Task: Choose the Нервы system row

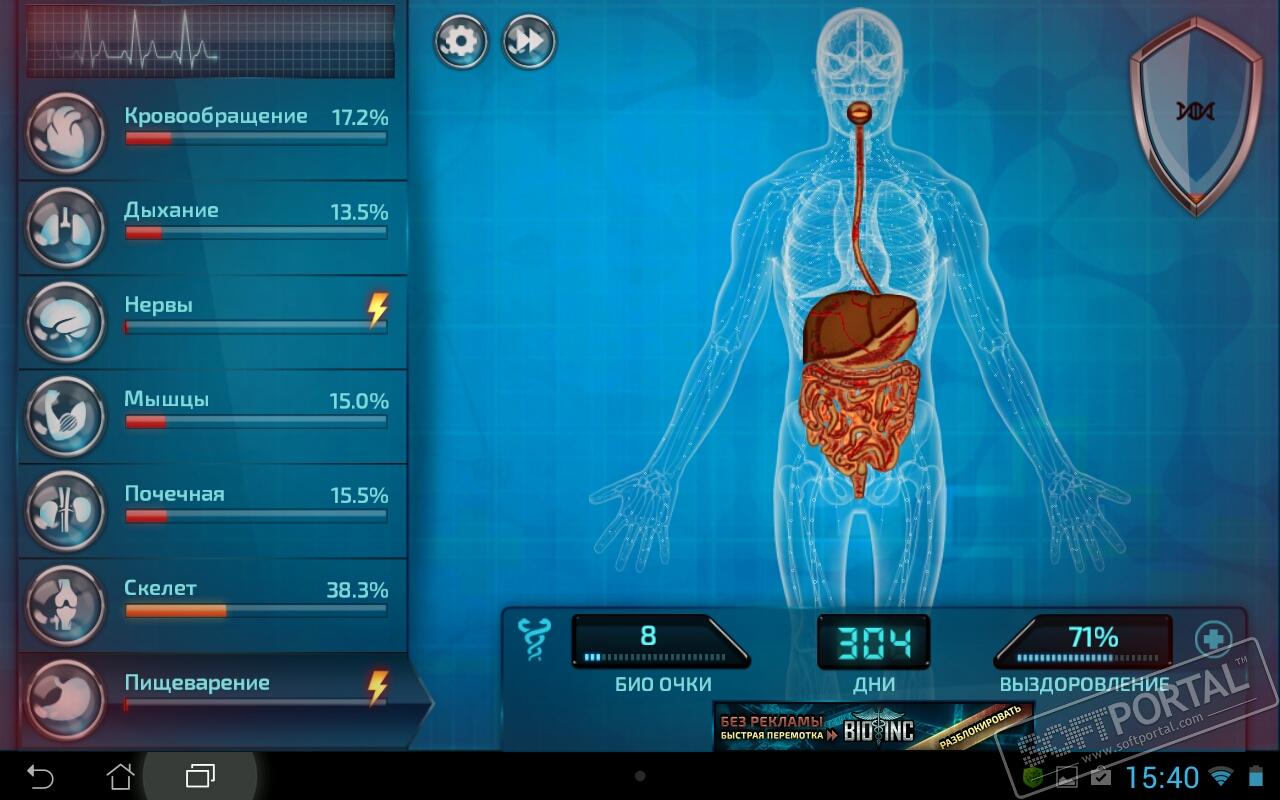Action: (213, 322)
